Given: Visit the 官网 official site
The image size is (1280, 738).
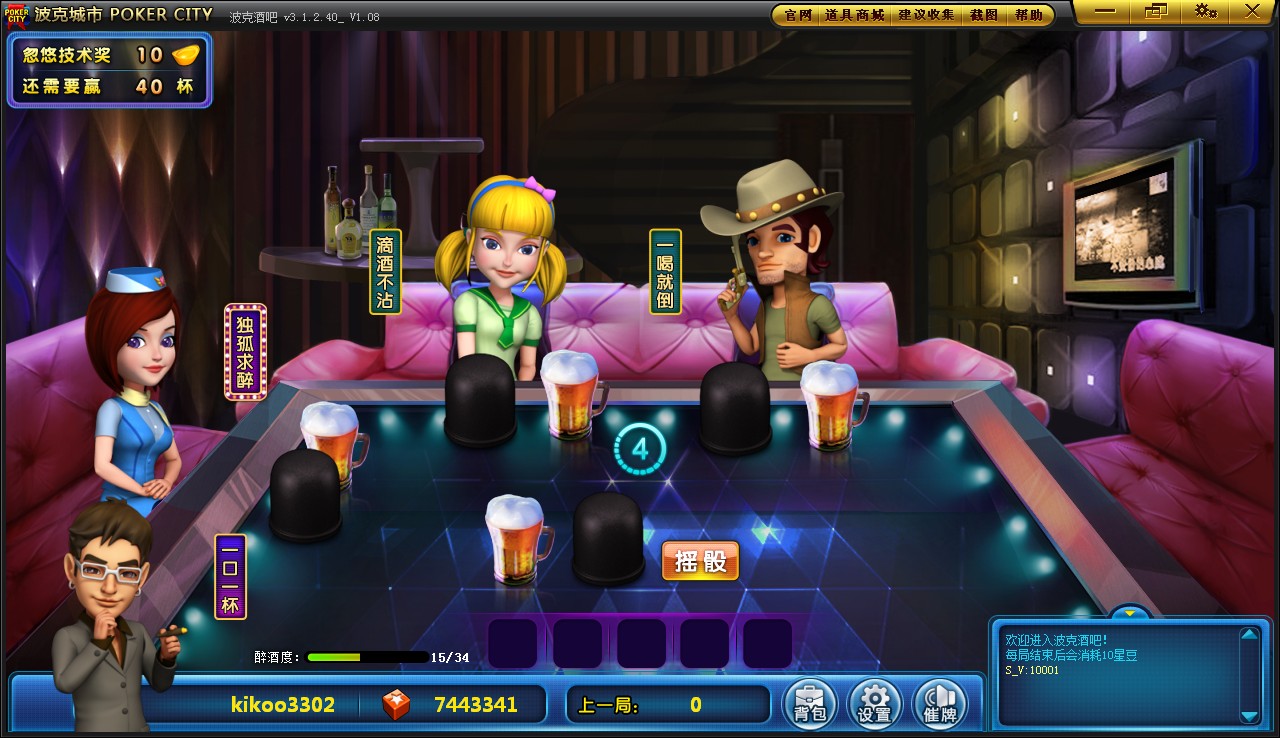Looking at the screenshot, I should pos(797,15).
